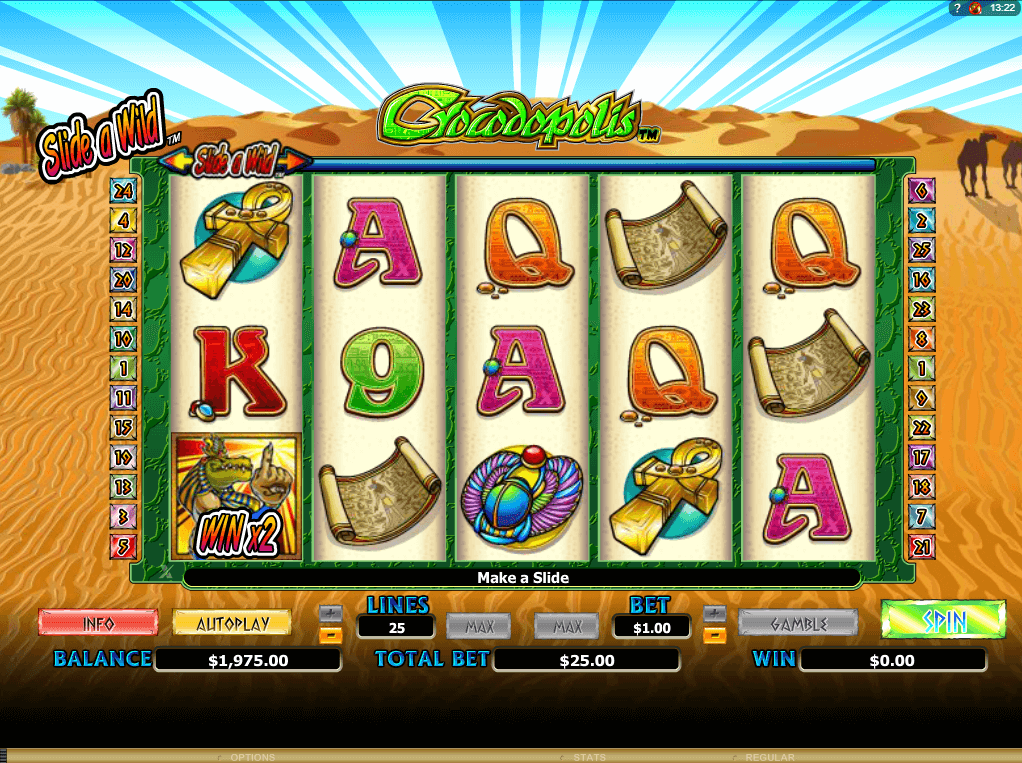
Task: Start AUTOPLAY mode
Action: point(232,622)
